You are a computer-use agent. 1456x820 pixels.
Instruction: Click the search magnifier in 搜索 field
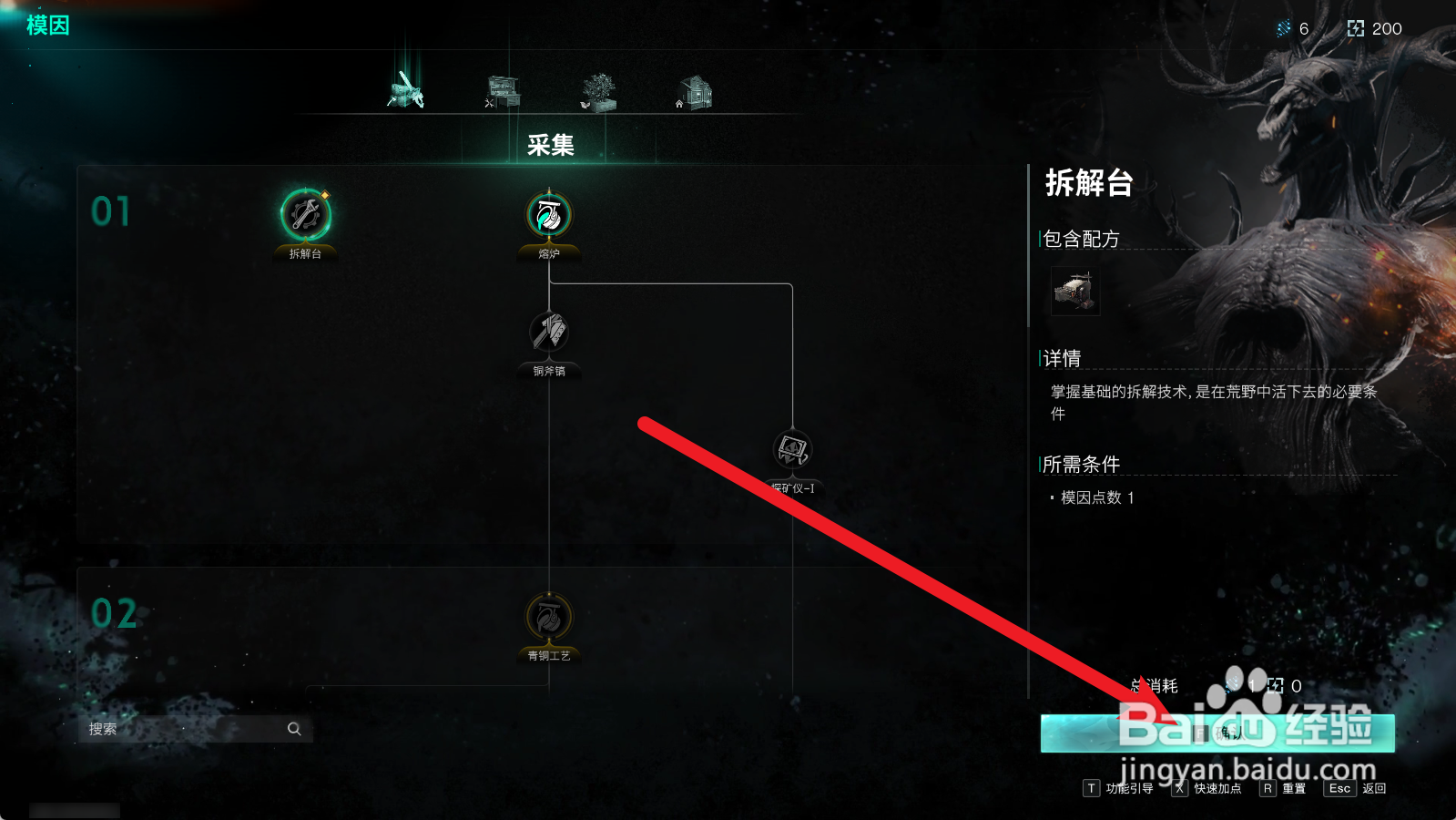click(x=293, y=729)
